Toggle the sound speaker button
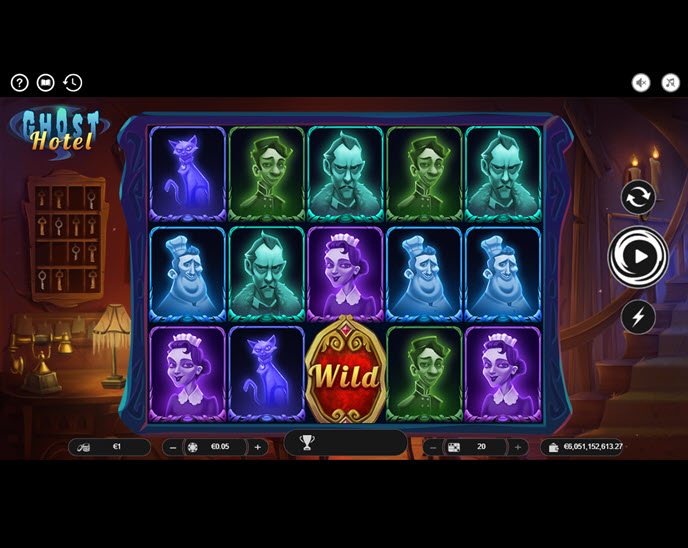Viewport: 688px width, 548px height. click(x=641, y=83)
